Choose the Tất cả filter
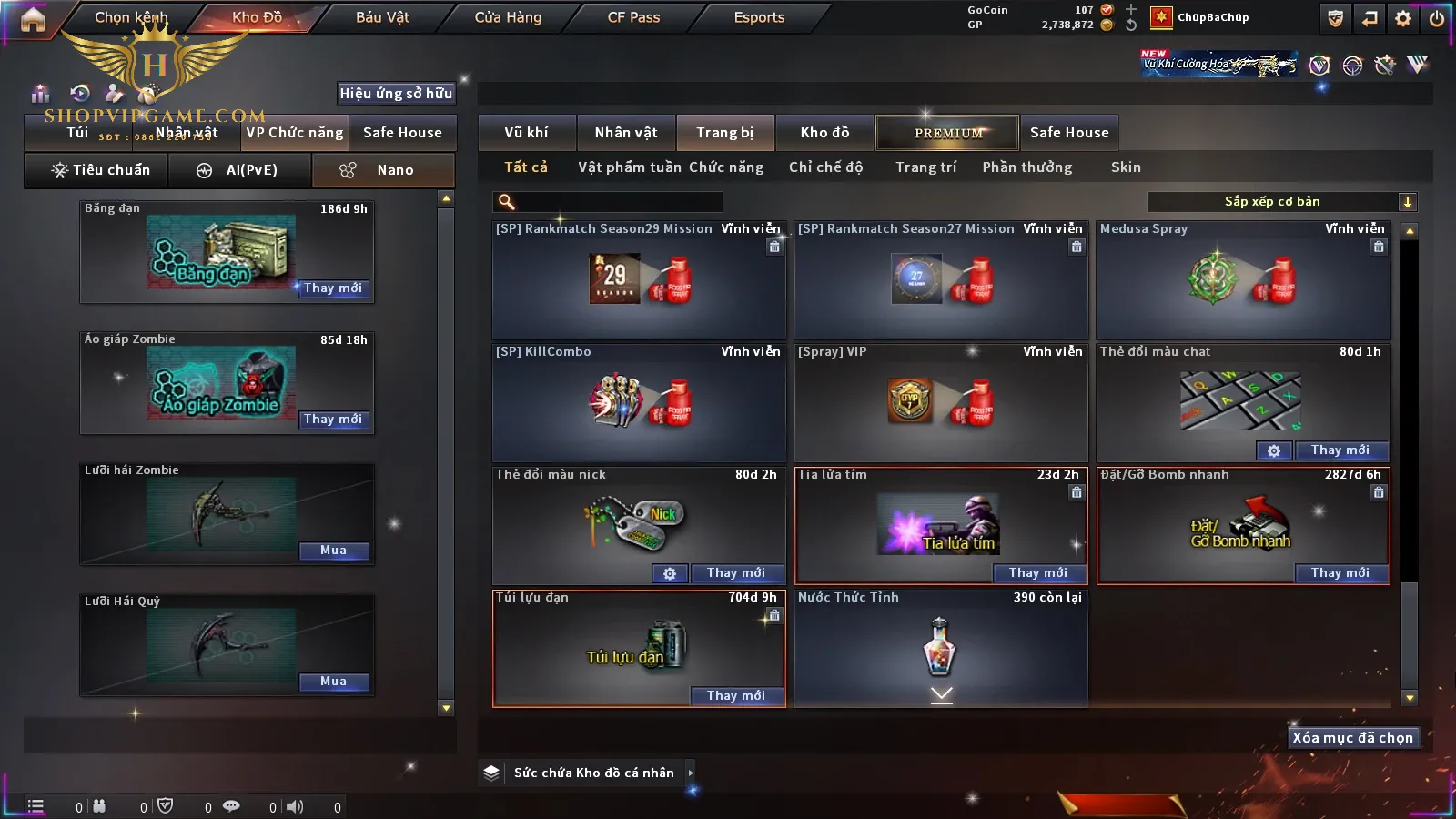 (x=526, y=167)
